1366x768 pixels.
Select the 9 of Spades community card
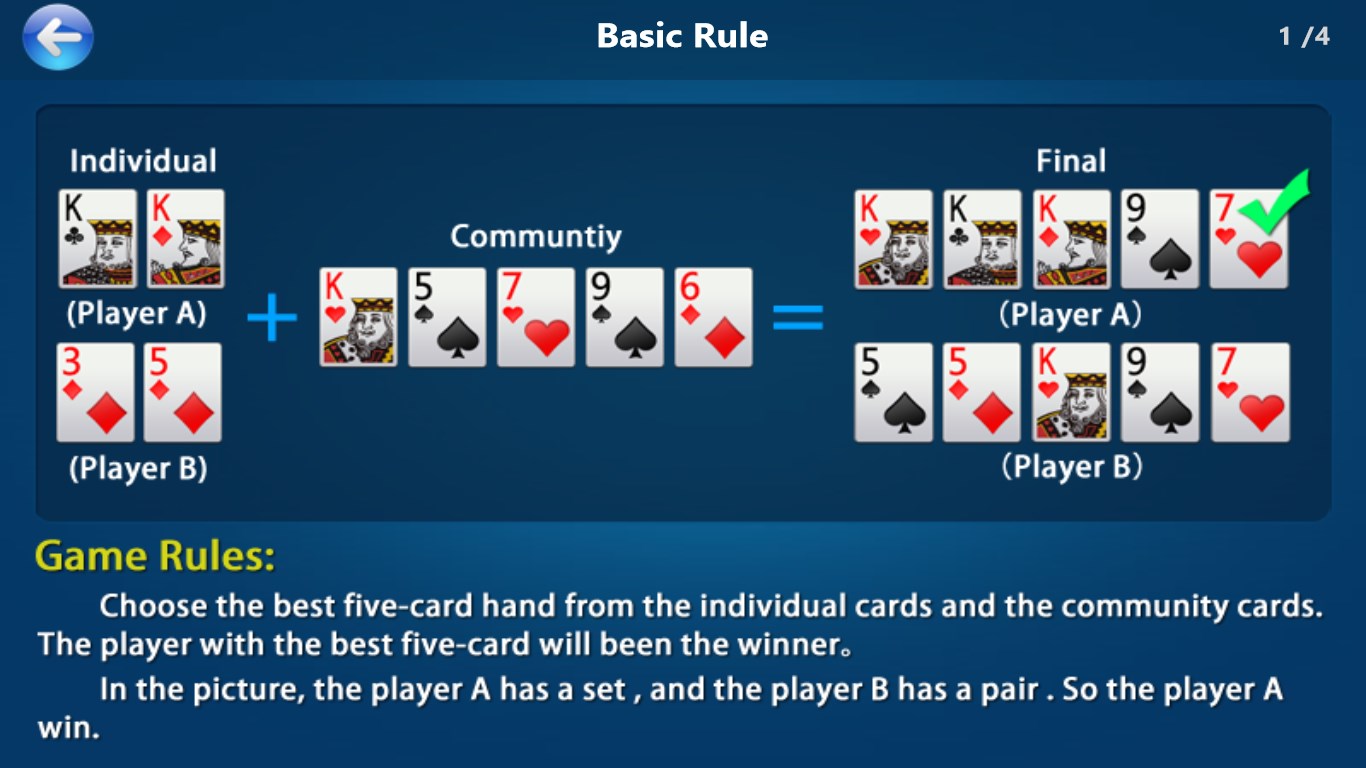623,317
